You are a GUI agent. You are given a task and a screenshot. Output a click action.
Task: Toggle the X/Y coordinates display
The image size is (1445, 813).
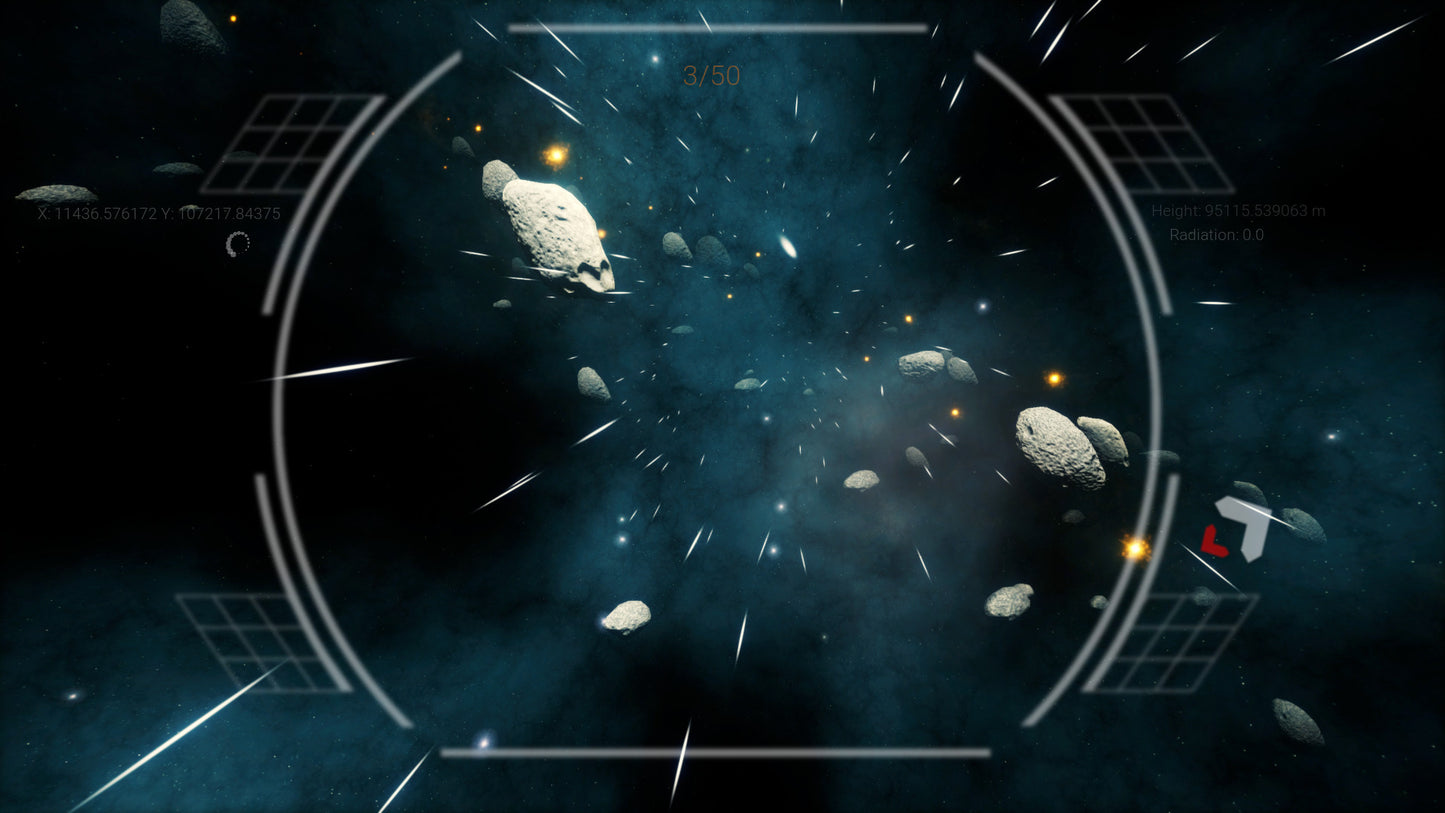[x=157, y=214]
